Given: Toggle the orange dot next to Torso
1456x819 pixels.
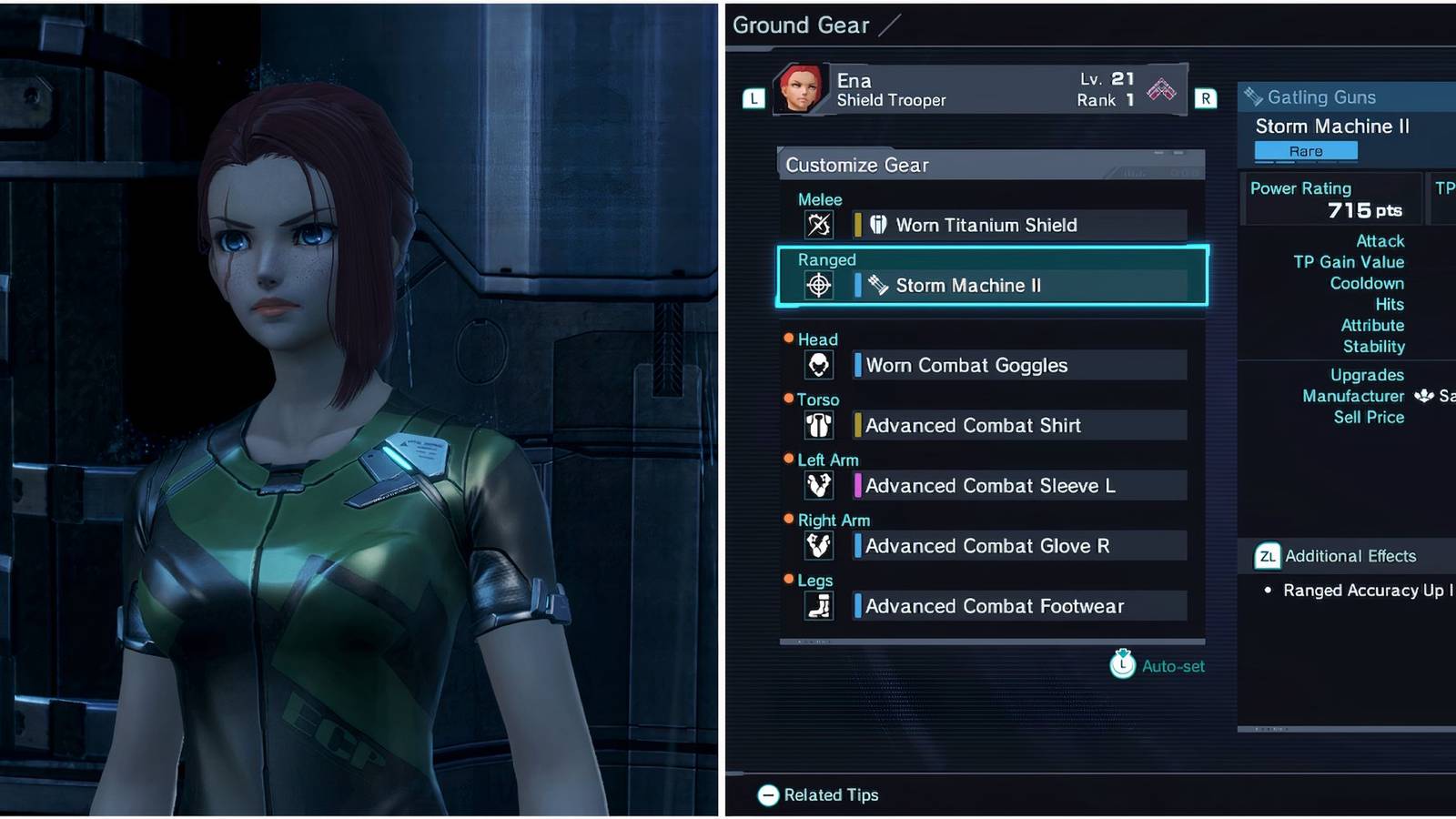Looking at the screenshot, I should point(789,398).
